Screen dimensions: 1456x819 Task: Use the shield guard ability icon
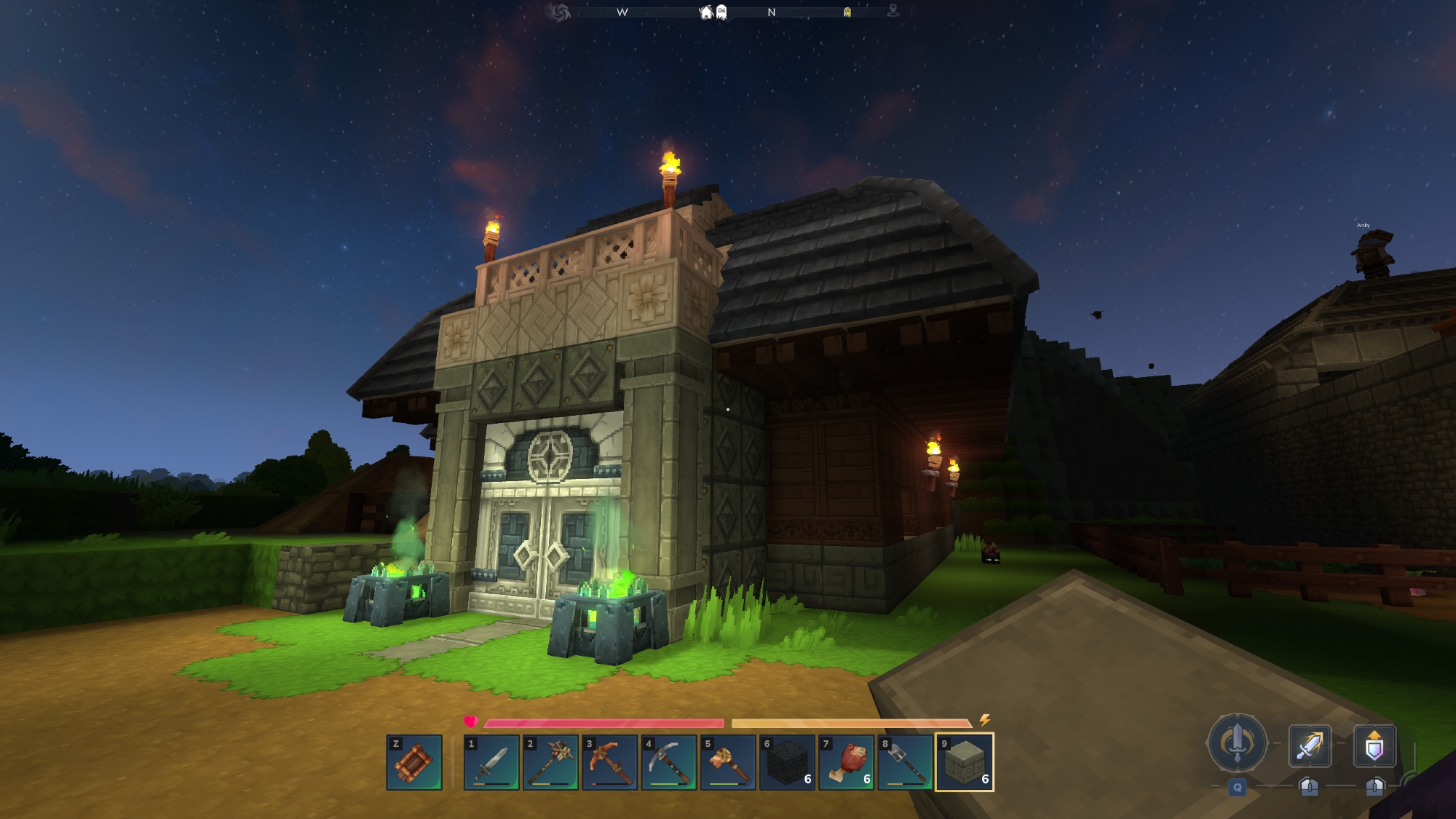[1374, 746]
